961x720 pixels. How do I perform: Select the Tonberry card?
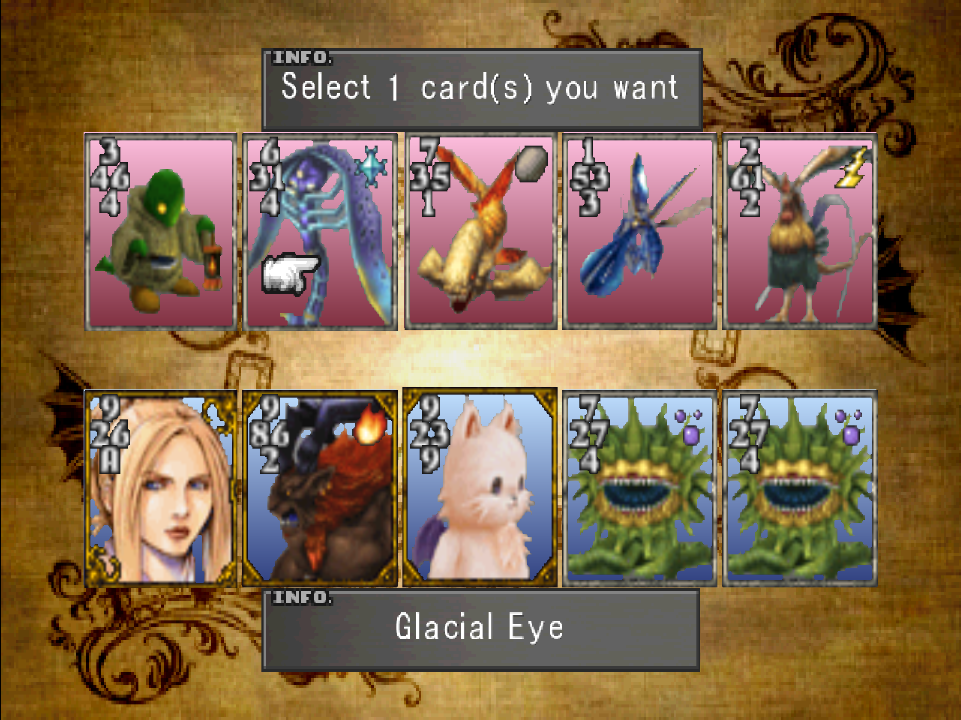click(x=161, y=232)
